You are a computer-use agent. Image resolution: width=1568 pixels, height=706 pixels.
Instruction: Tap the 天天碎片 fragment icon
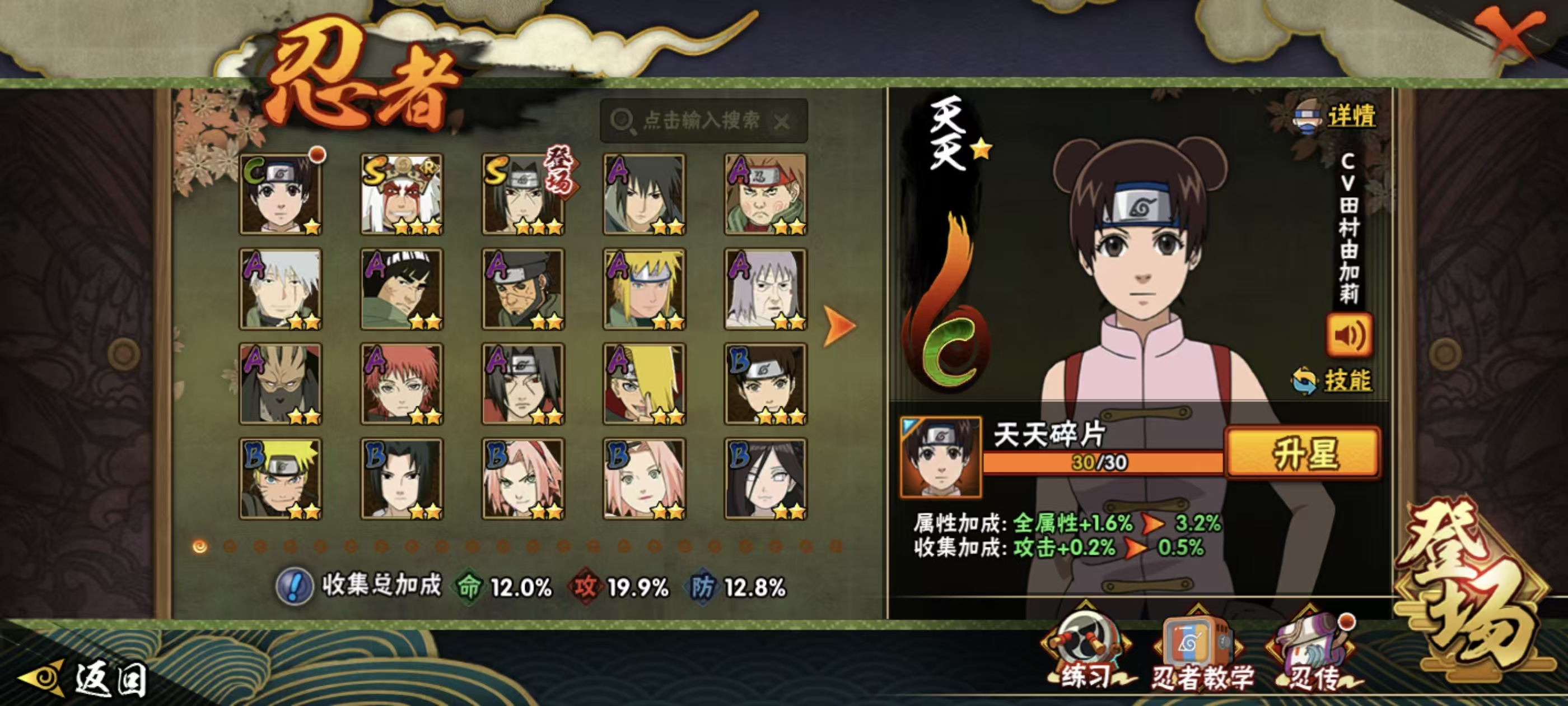click(940, 457)
